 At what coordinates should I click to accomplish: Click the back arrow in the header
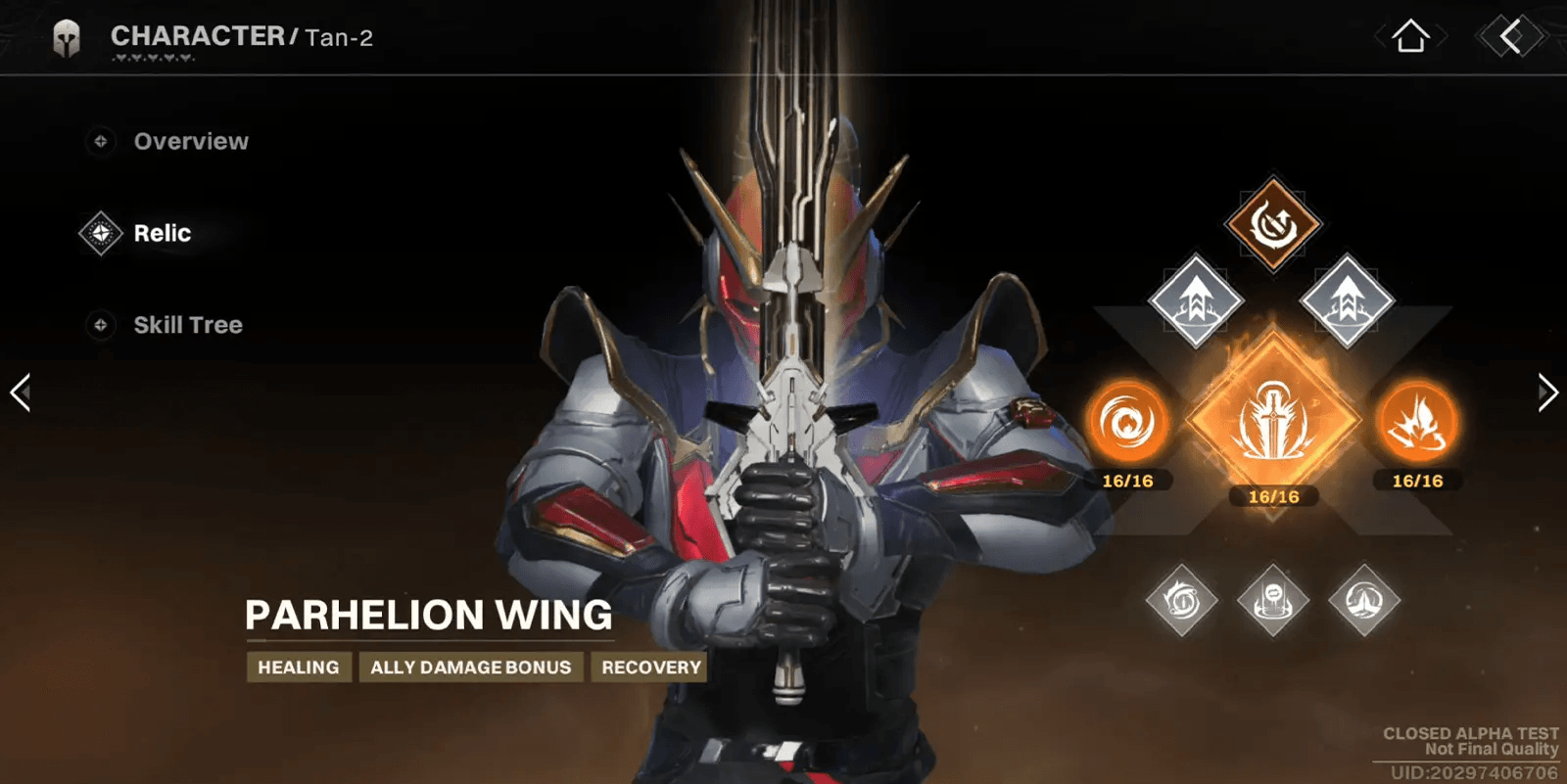point(1511,37)
